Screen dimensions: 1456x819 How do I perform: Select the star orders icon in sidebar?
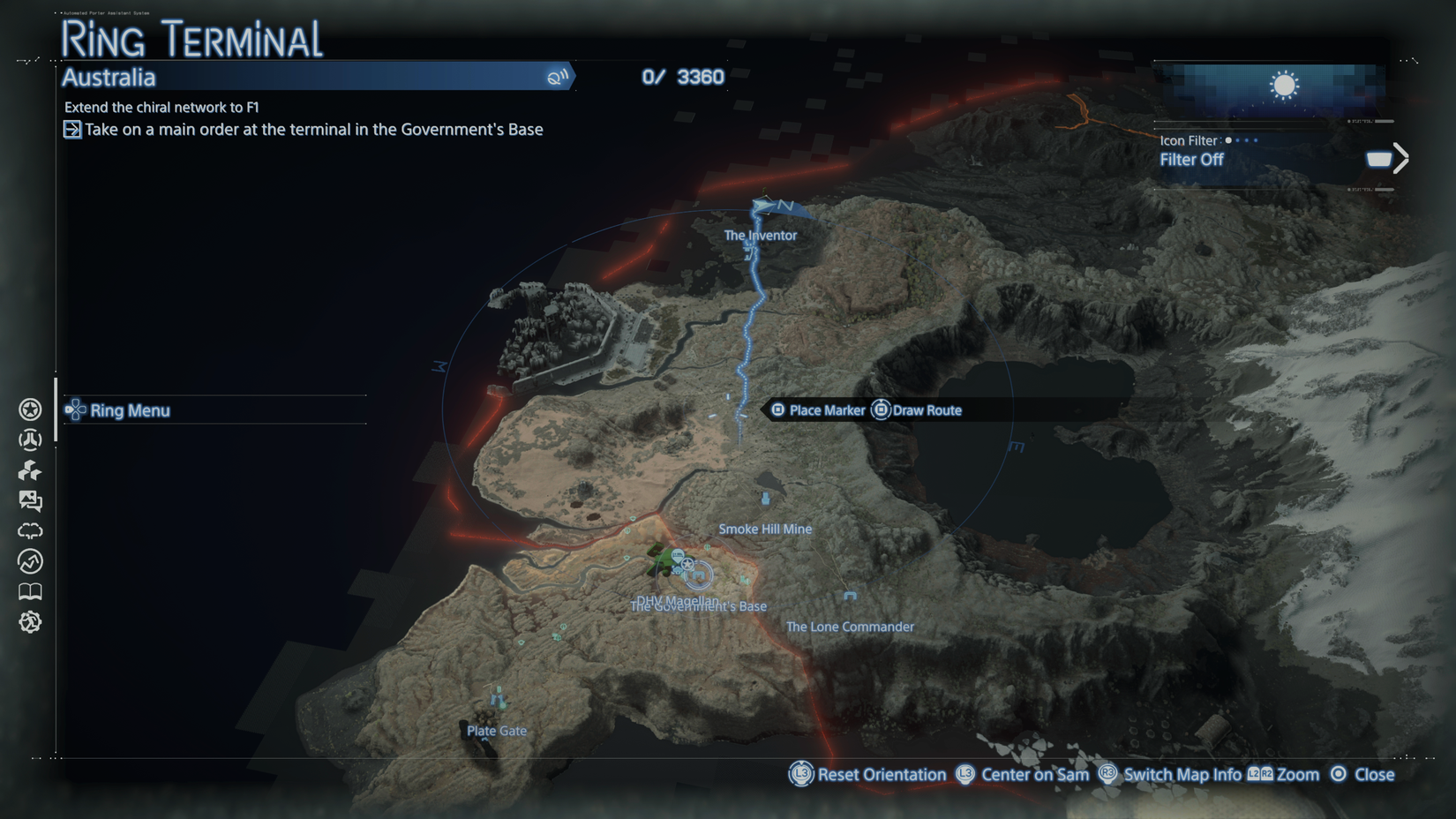point(30,409)
